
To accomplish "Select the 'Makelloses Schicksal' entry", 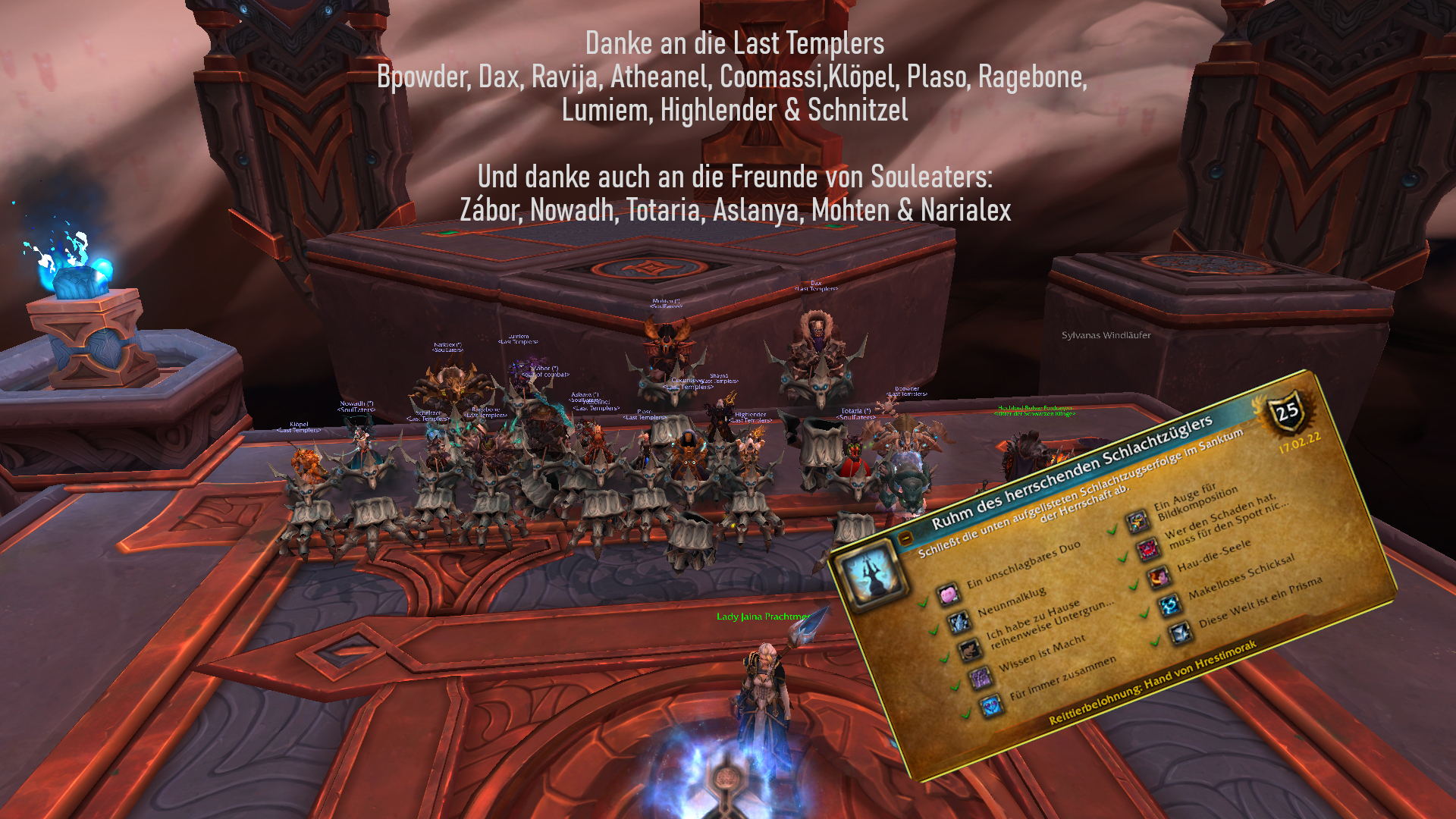I will [1241, 578].
